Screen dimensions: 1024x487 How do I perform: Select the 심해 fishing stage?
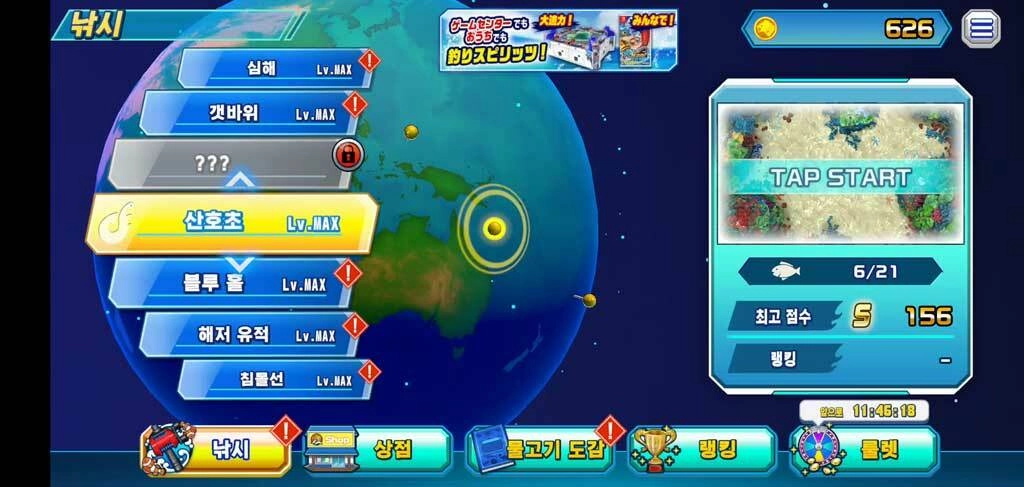275,68
